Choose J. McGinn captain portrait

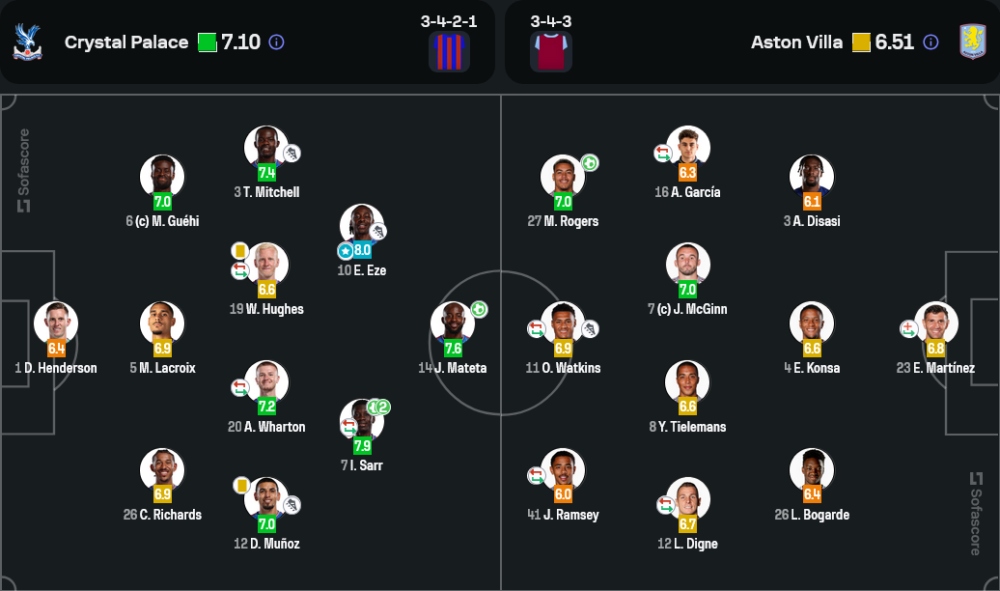687,264
